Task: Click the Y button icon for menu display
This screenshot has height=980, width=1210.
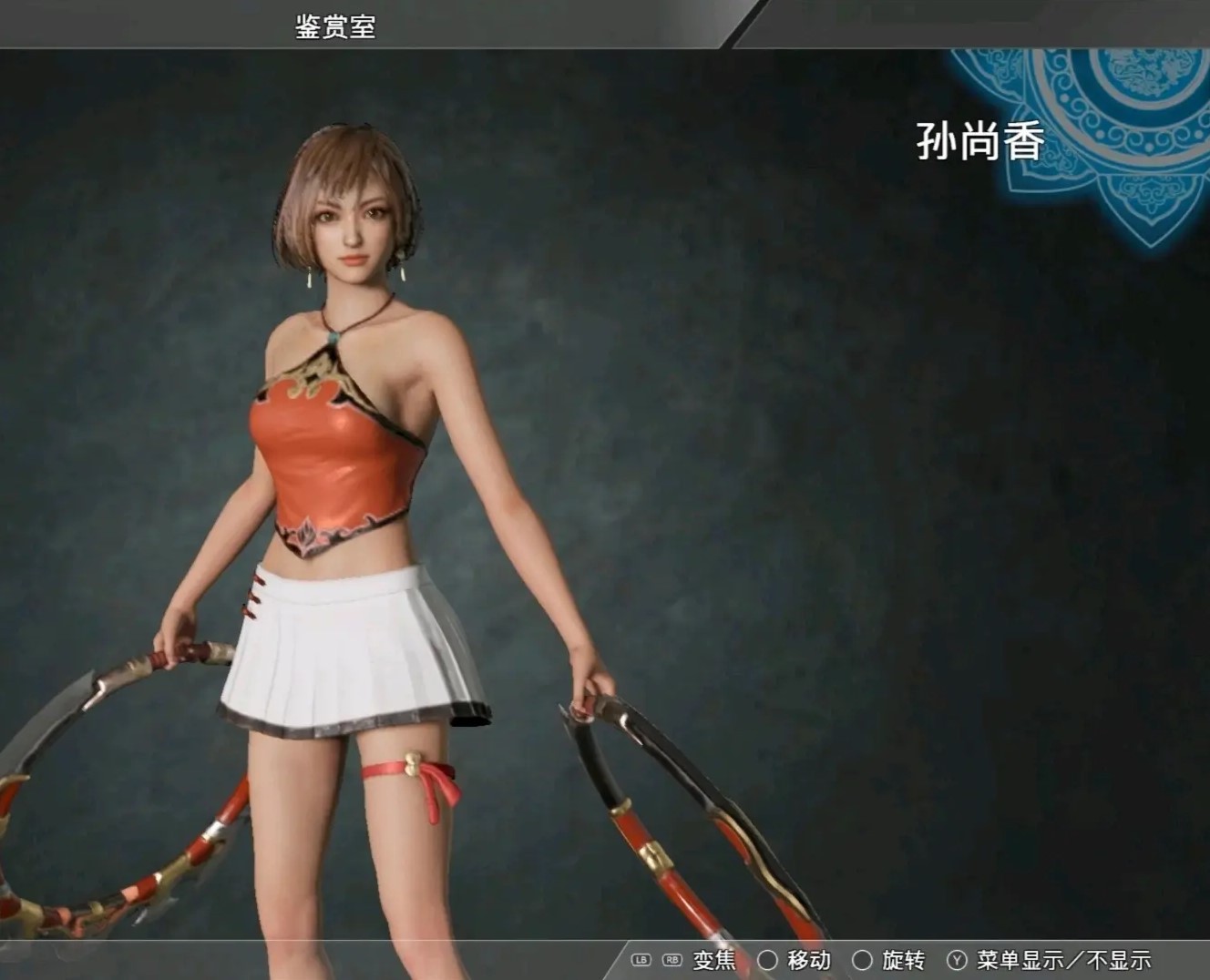Action: 958,958
